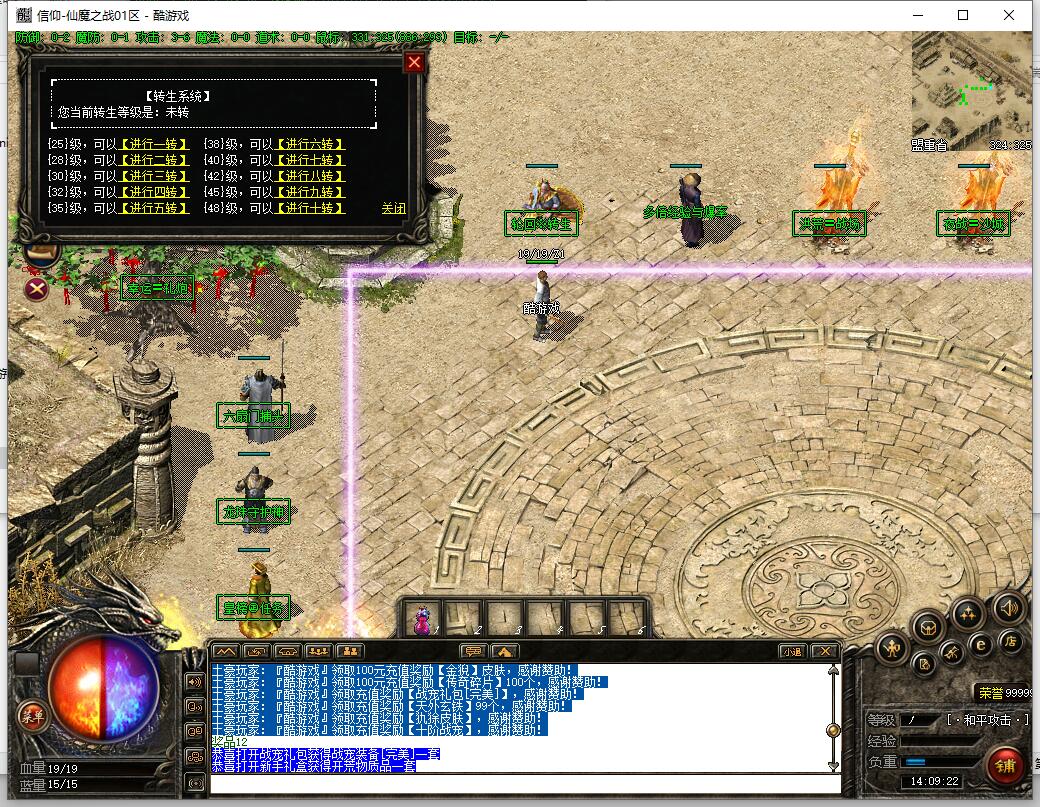The height and width of the screenshot is (807, 1040).
Task: Click the round red X button below the dialog
Action: pos(37,290)
